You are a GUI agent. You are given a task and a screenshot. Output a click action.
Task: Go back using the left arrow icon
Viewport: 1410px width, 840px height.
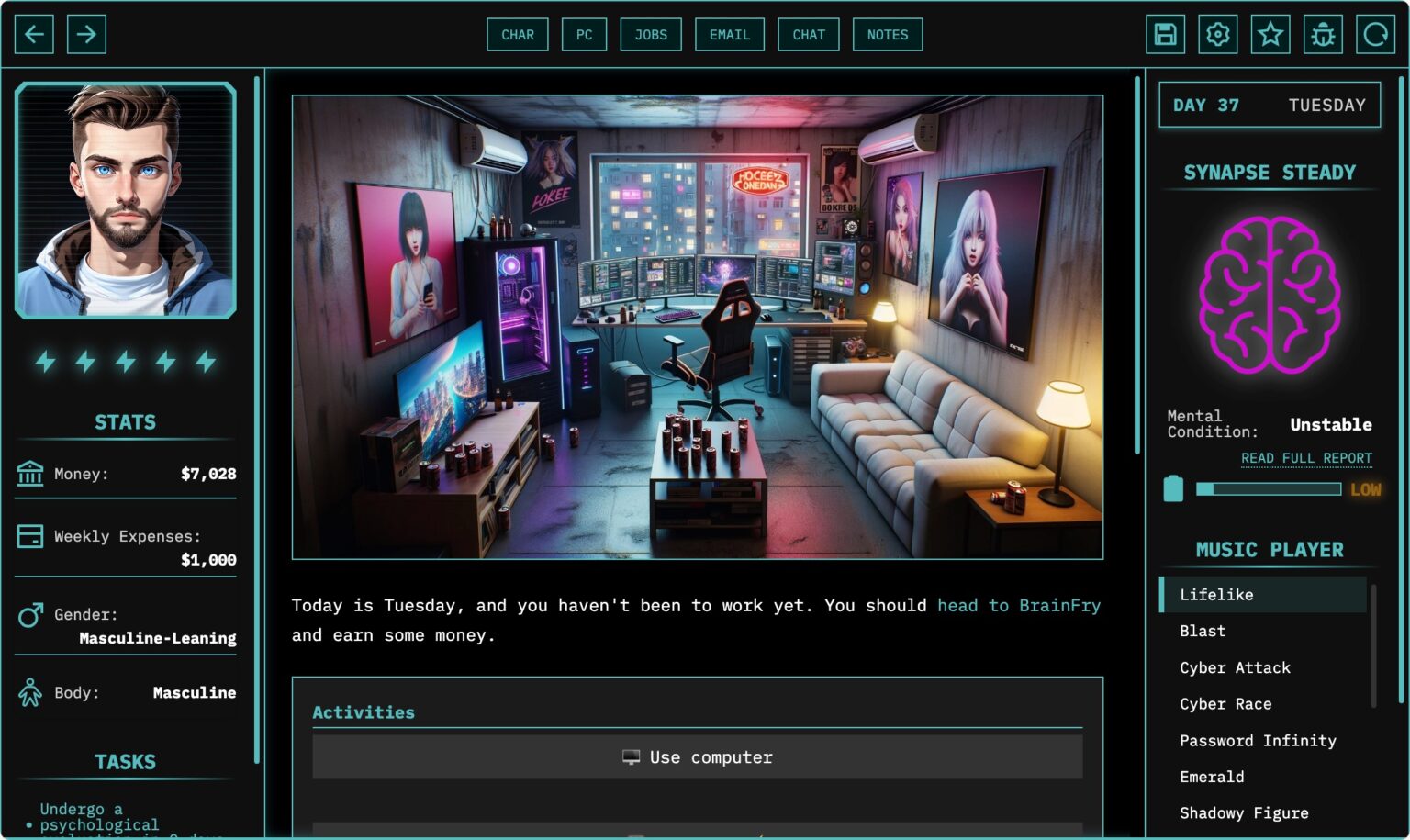click(34, 34)
